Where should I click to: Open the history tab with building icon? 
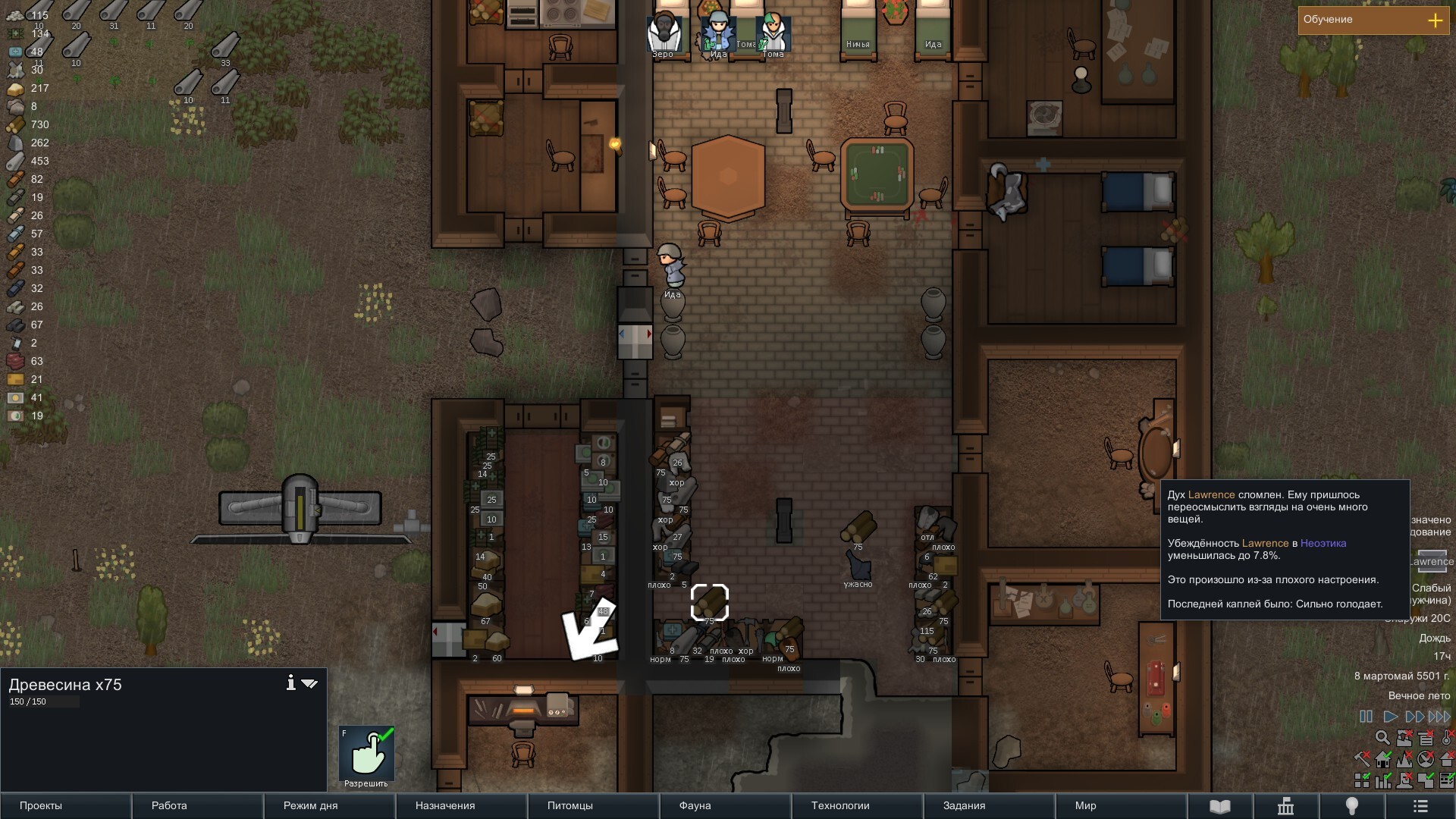tap(1285, 806)
